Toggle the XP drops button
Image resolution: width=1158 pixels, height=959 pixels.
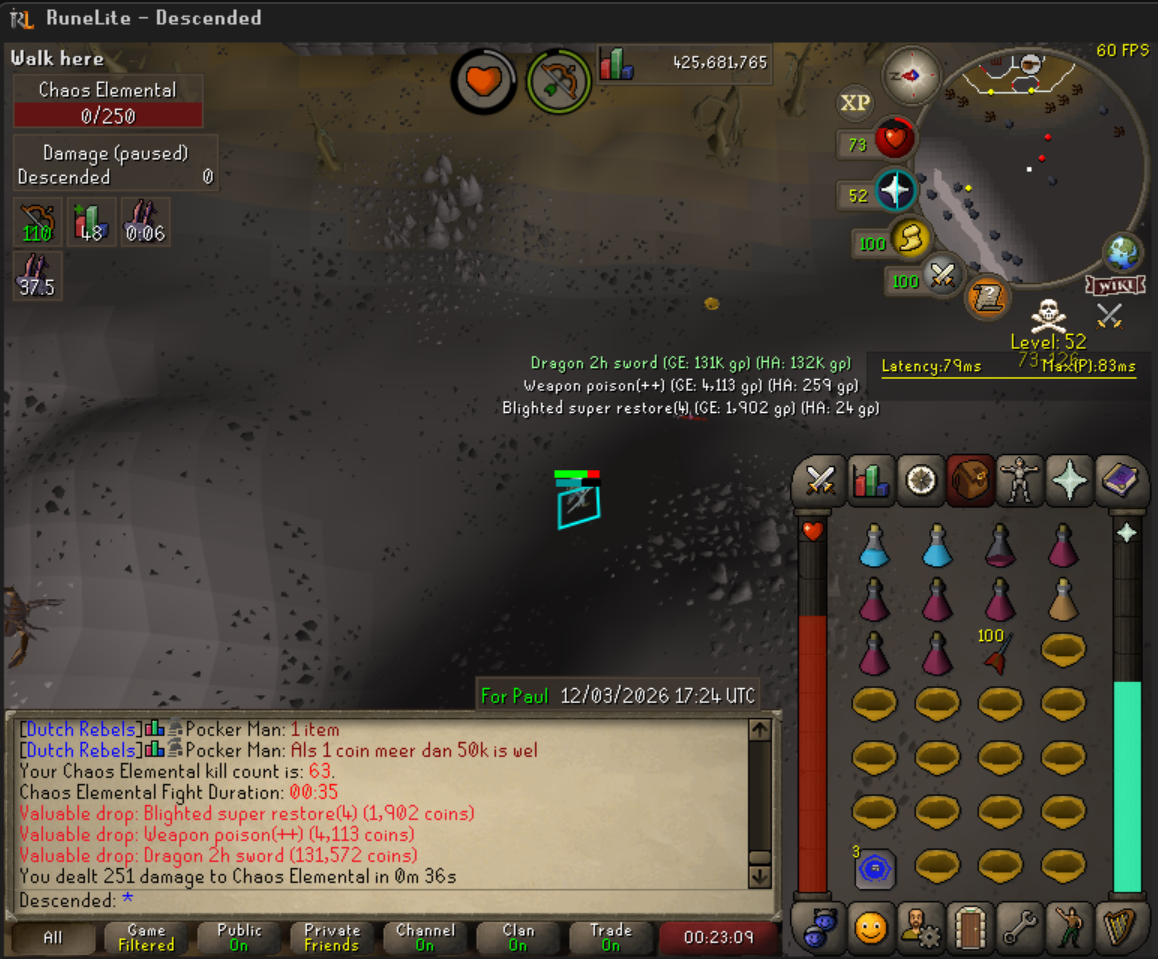coord(855,103)
